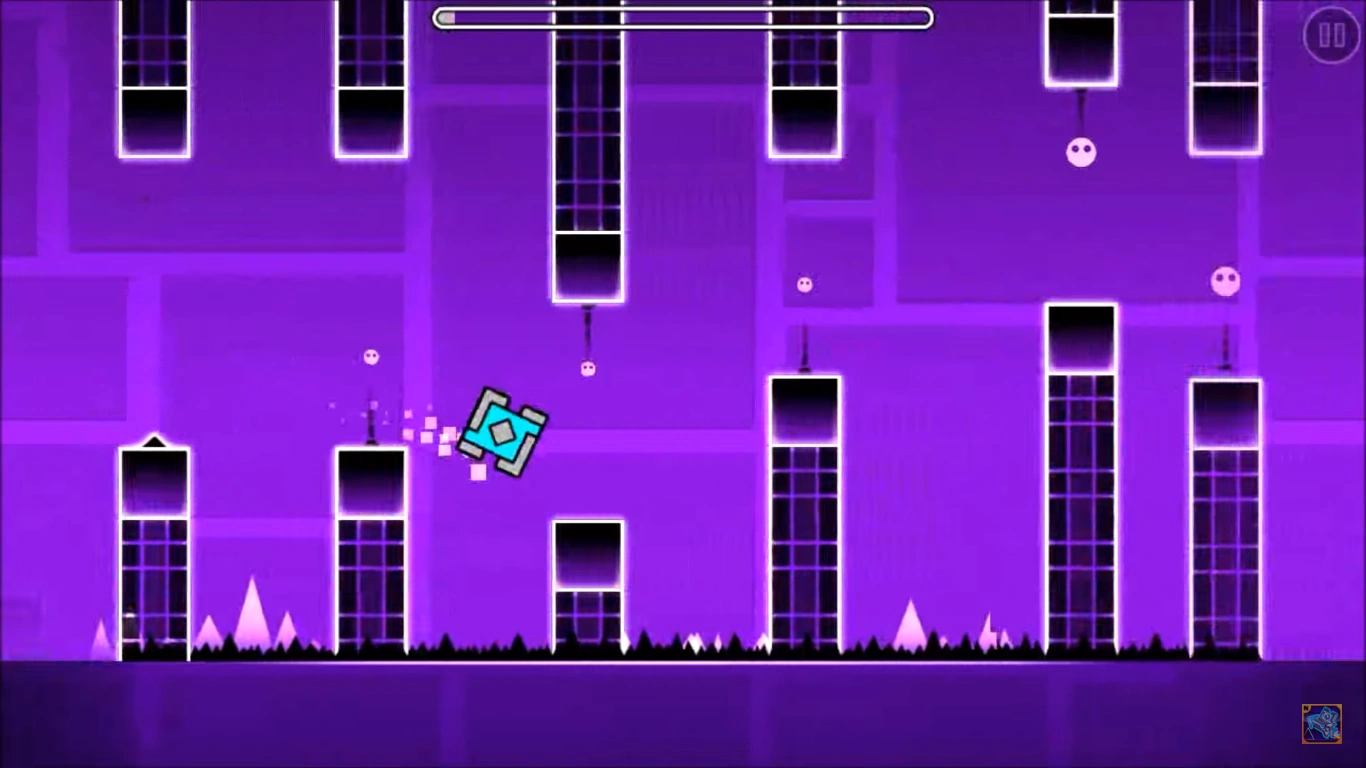Click the small smiley face above the player cube
This screenshot has width=1366, height=768.
point(587,368)
